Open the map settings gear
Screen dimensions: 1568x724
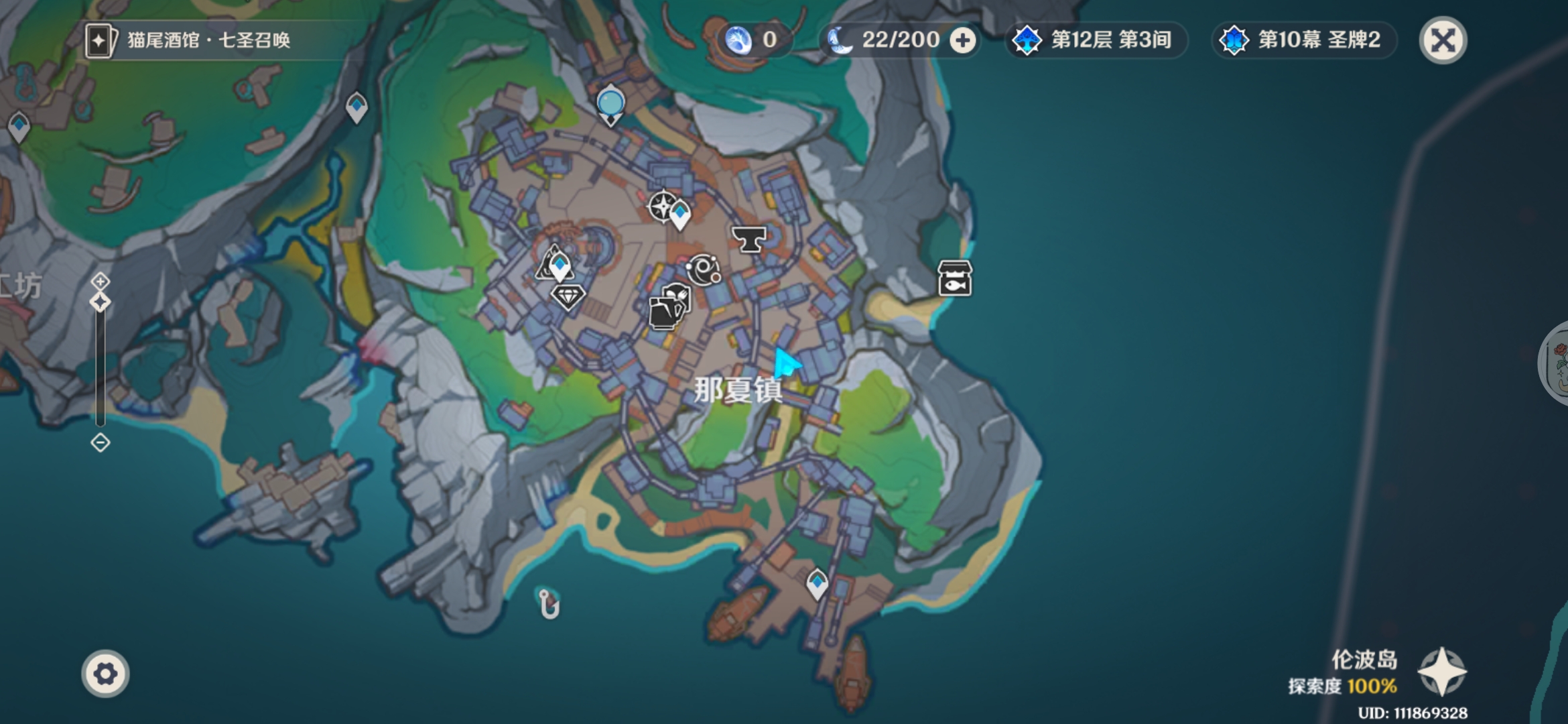pyautogui.click(x=105, y=673)
